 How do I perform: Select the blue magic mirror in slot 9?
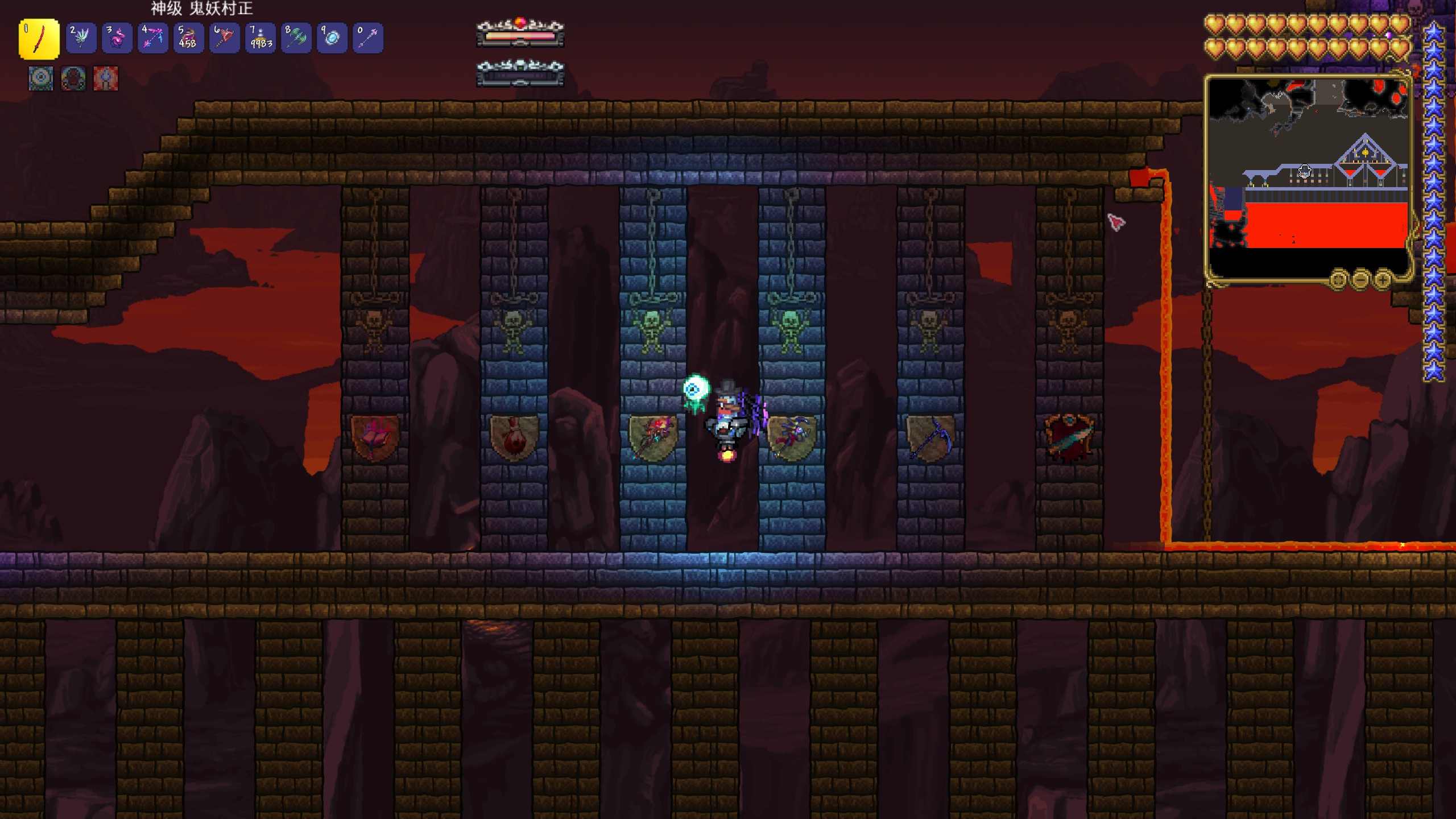tap(332, 38)
